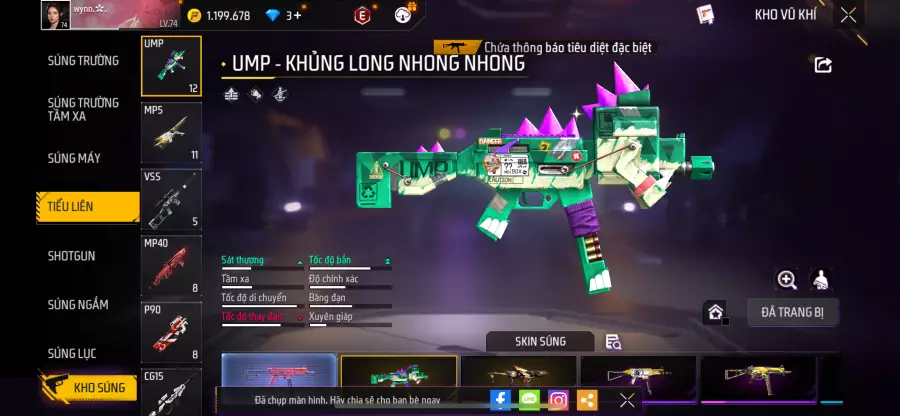Choose the VSS weapon tile
Screen dimensions: 900x416
(171, 199)
